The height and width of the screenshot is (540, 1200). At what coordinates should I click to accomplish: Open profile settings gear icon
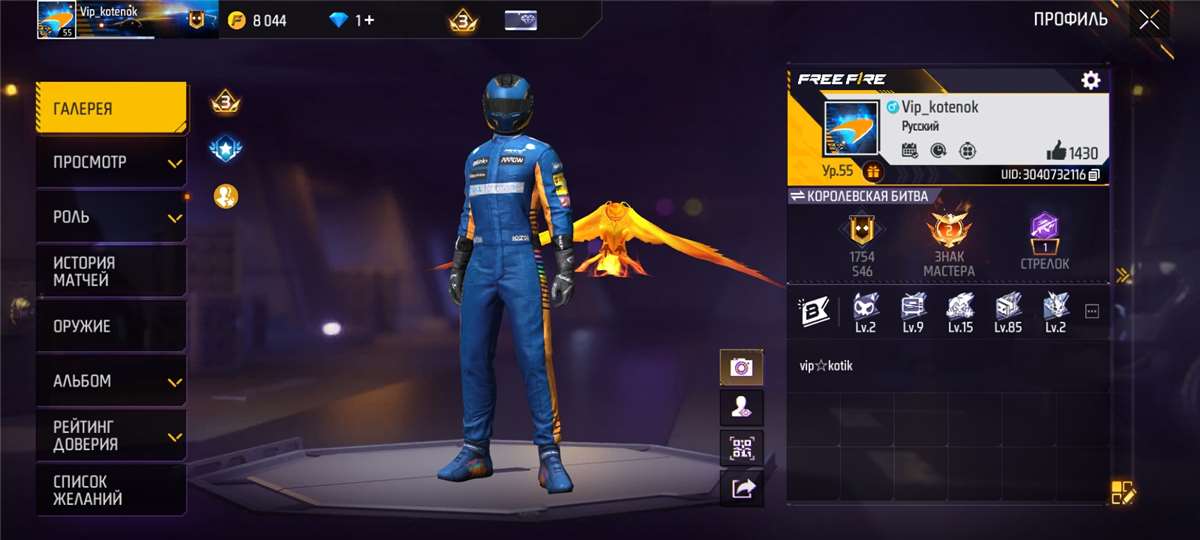coord(1090,81)
